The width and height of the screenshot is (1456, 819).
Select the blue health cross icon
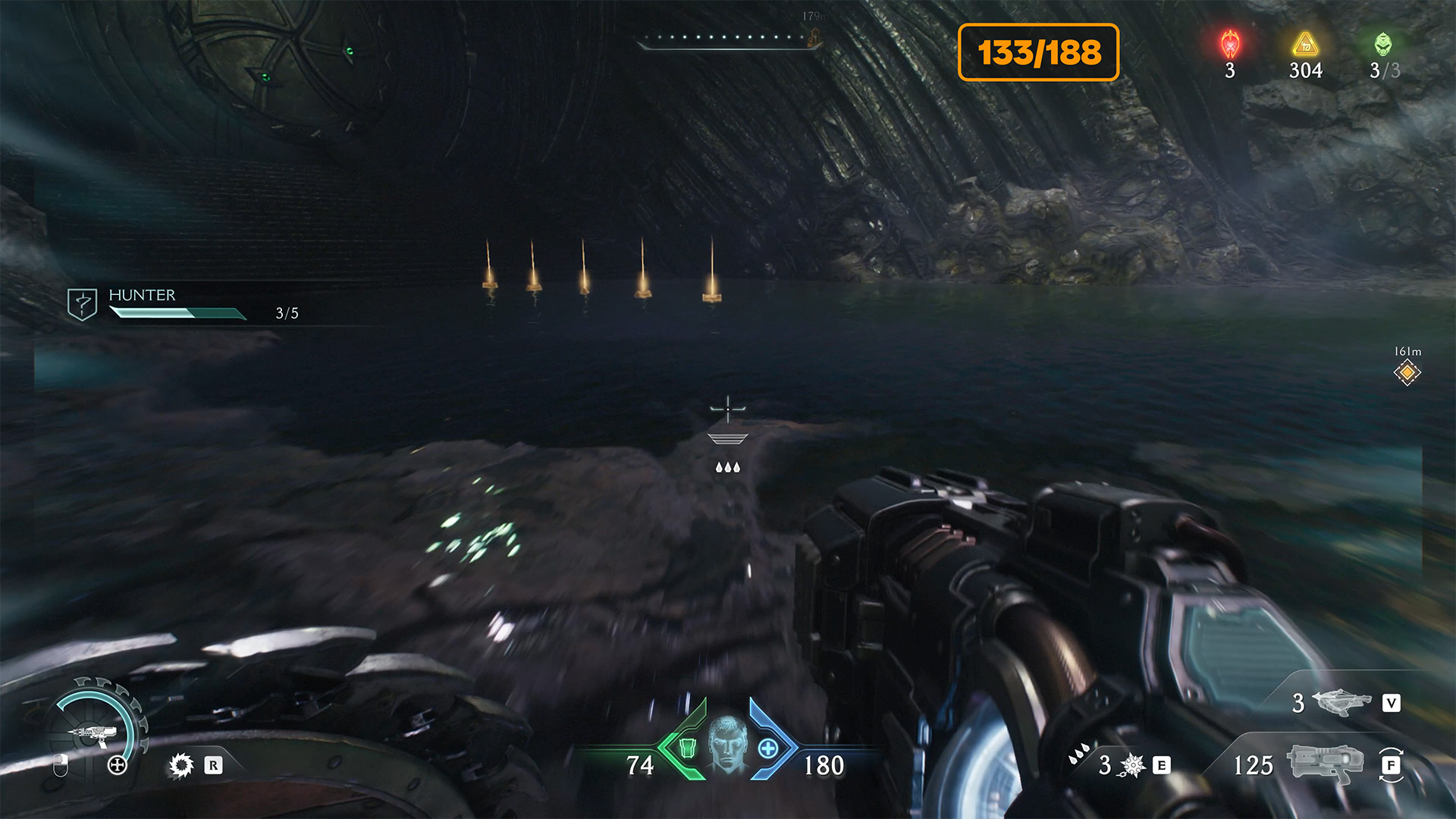point(768,748)
